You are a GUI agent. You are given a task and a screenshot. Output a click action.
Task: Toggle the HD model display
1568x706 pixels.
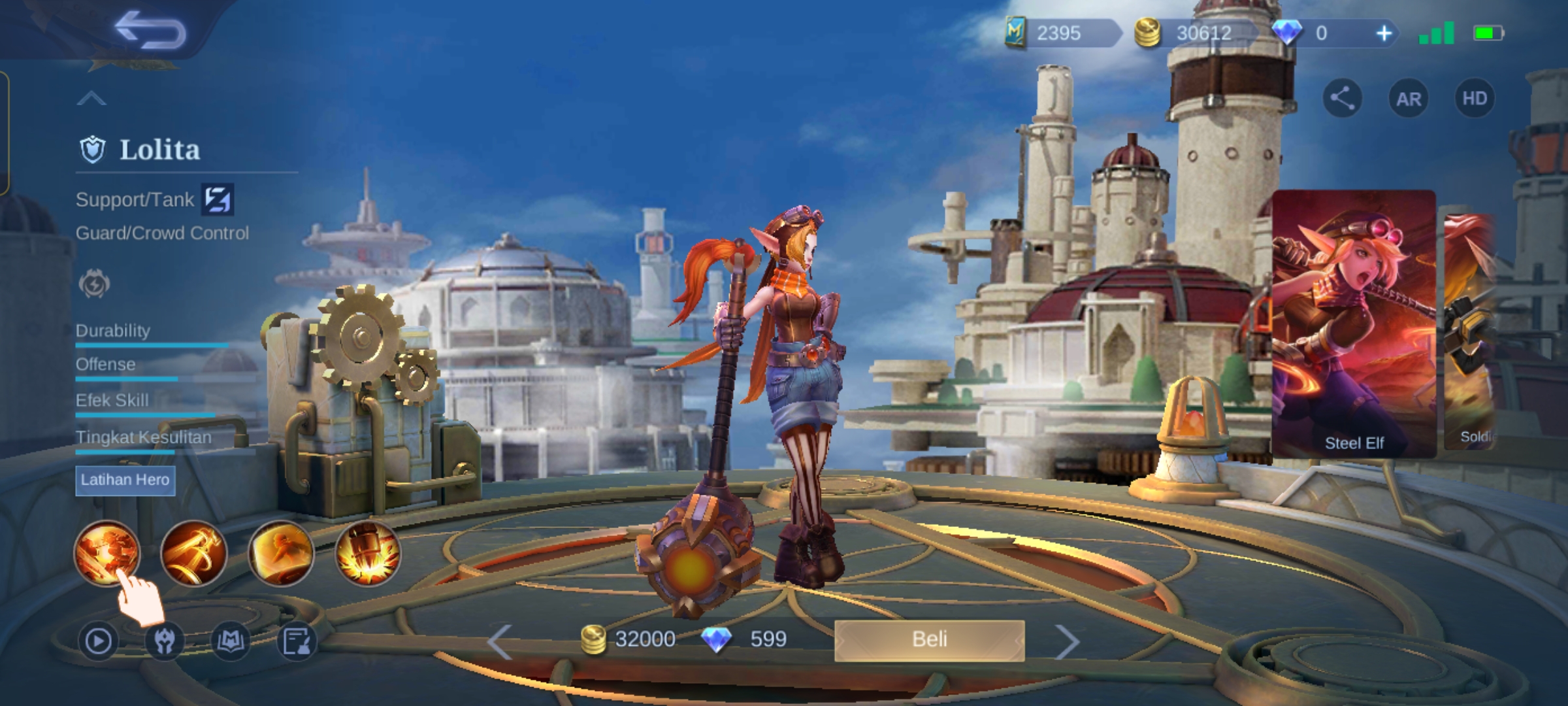[1474, 99]
